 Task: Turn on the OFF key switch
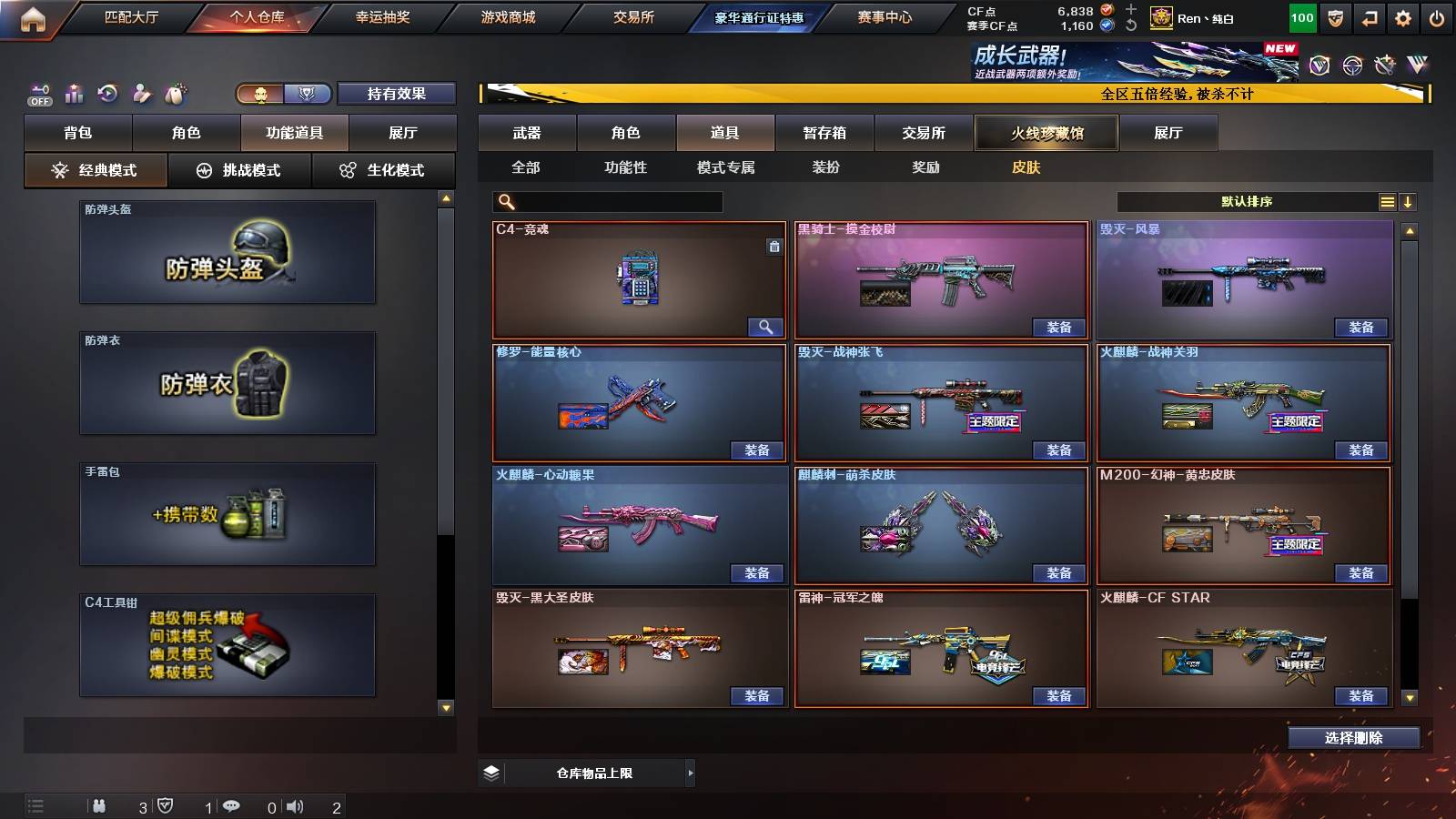[40, 93]
